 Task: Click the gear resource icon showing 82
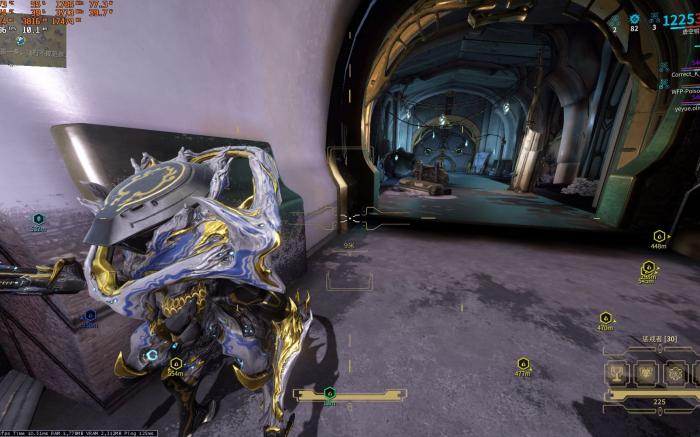click(634, 19)
